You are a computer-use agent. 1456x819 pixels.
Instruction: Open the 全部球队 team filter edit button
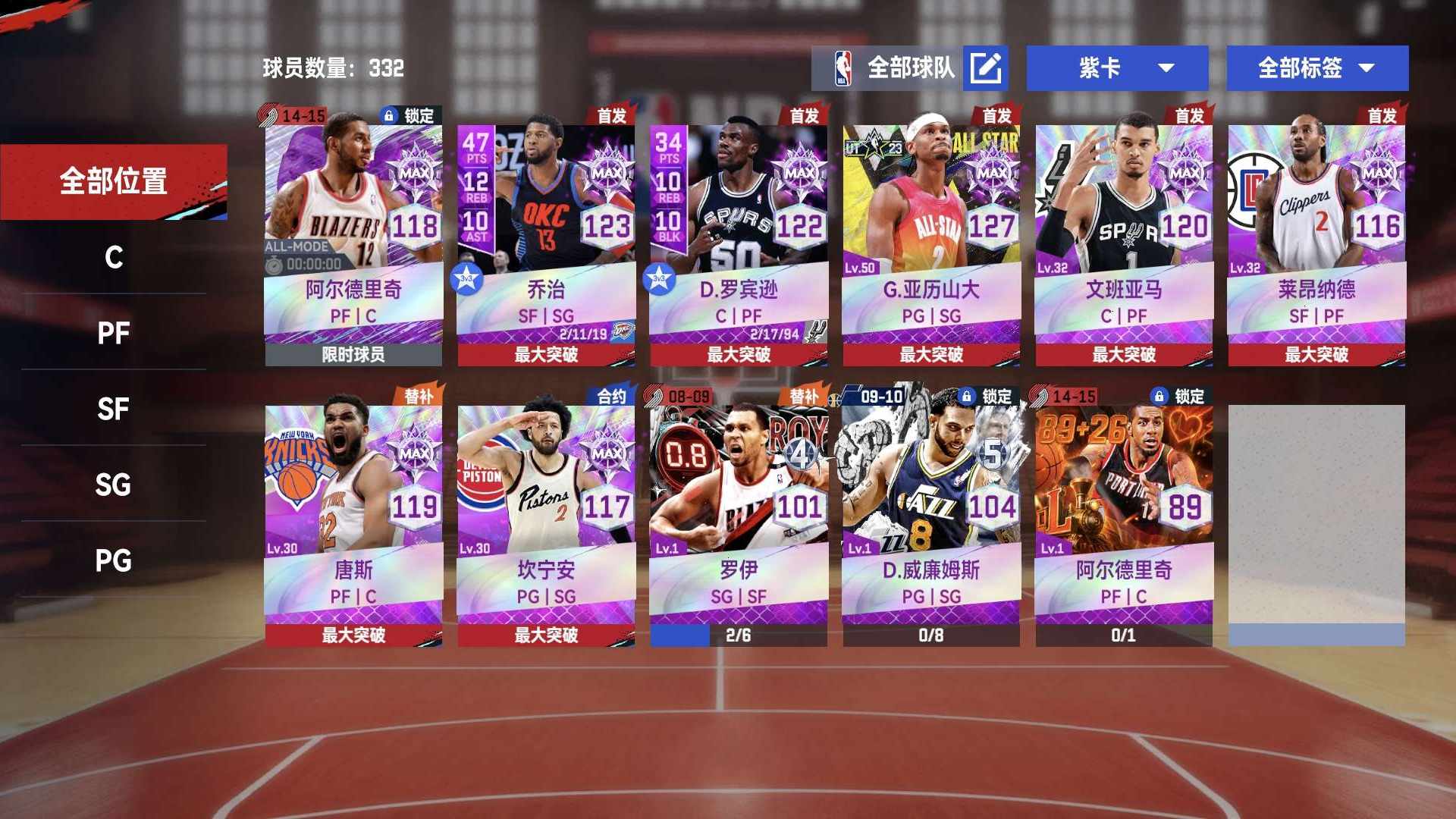985,68
